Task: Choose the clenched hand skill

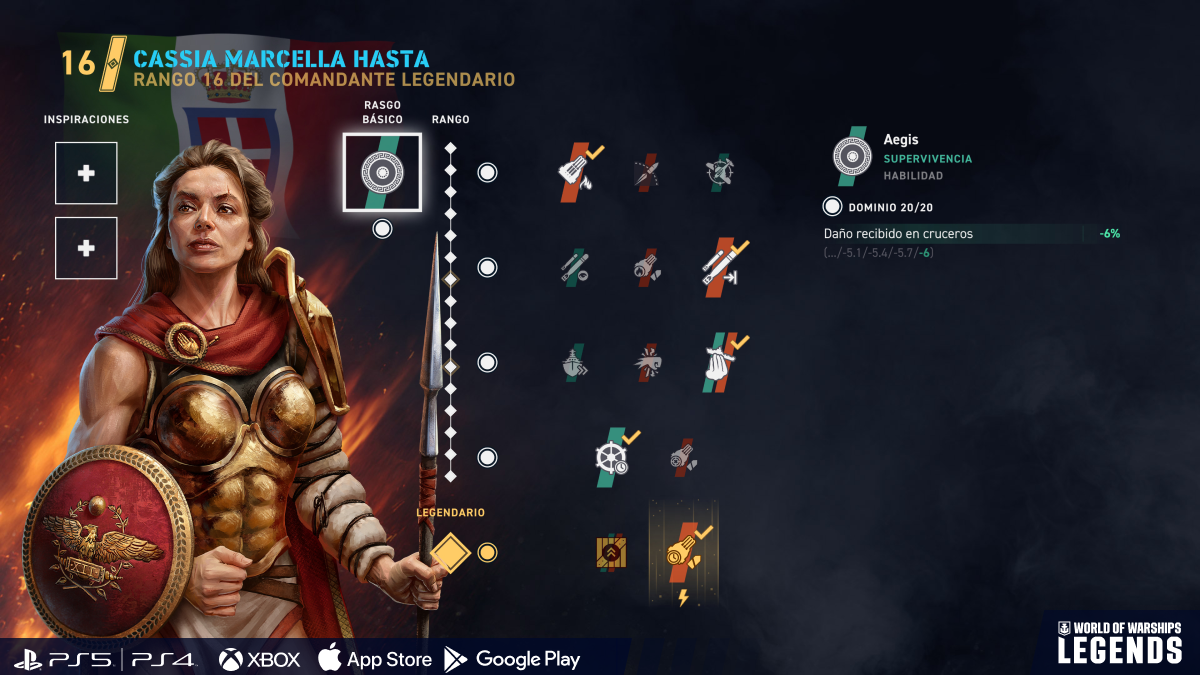Action: point(720,362)
